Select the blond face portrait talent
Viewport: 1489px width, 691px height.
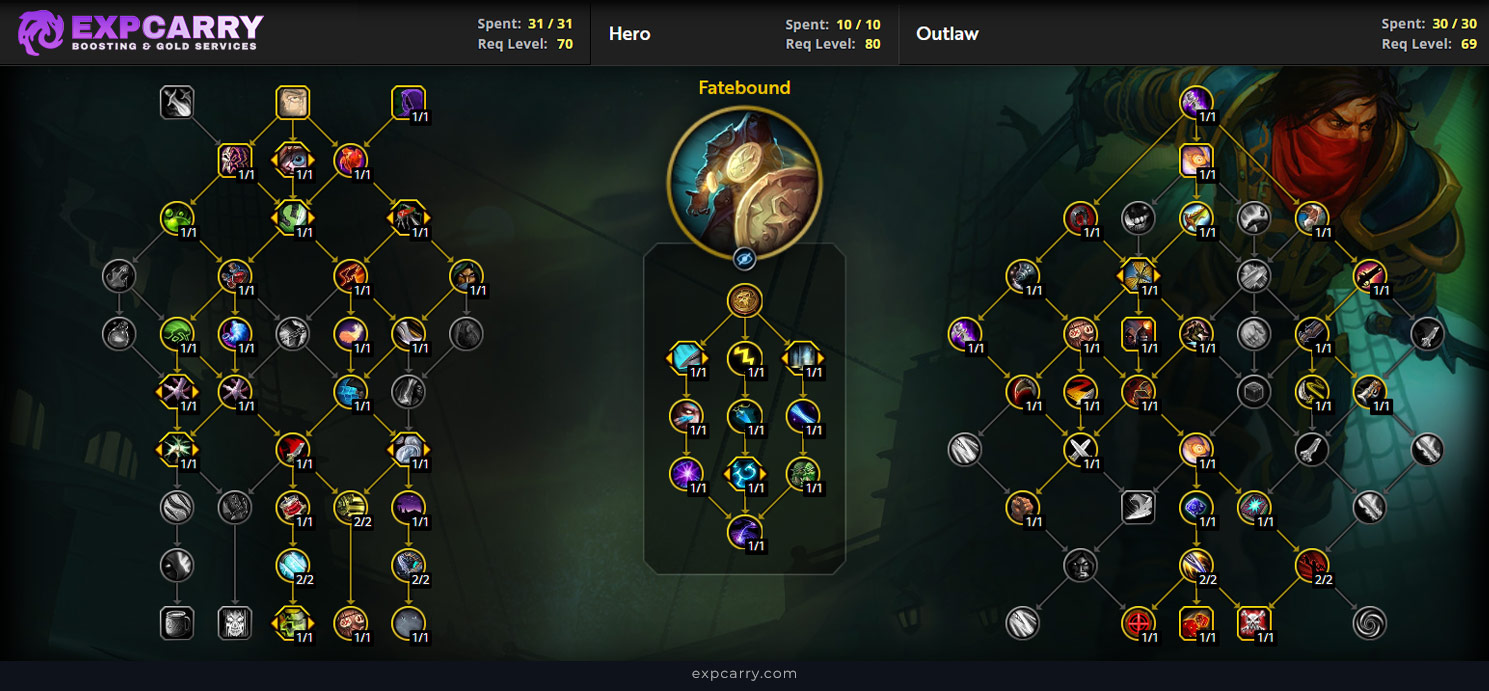292,102
